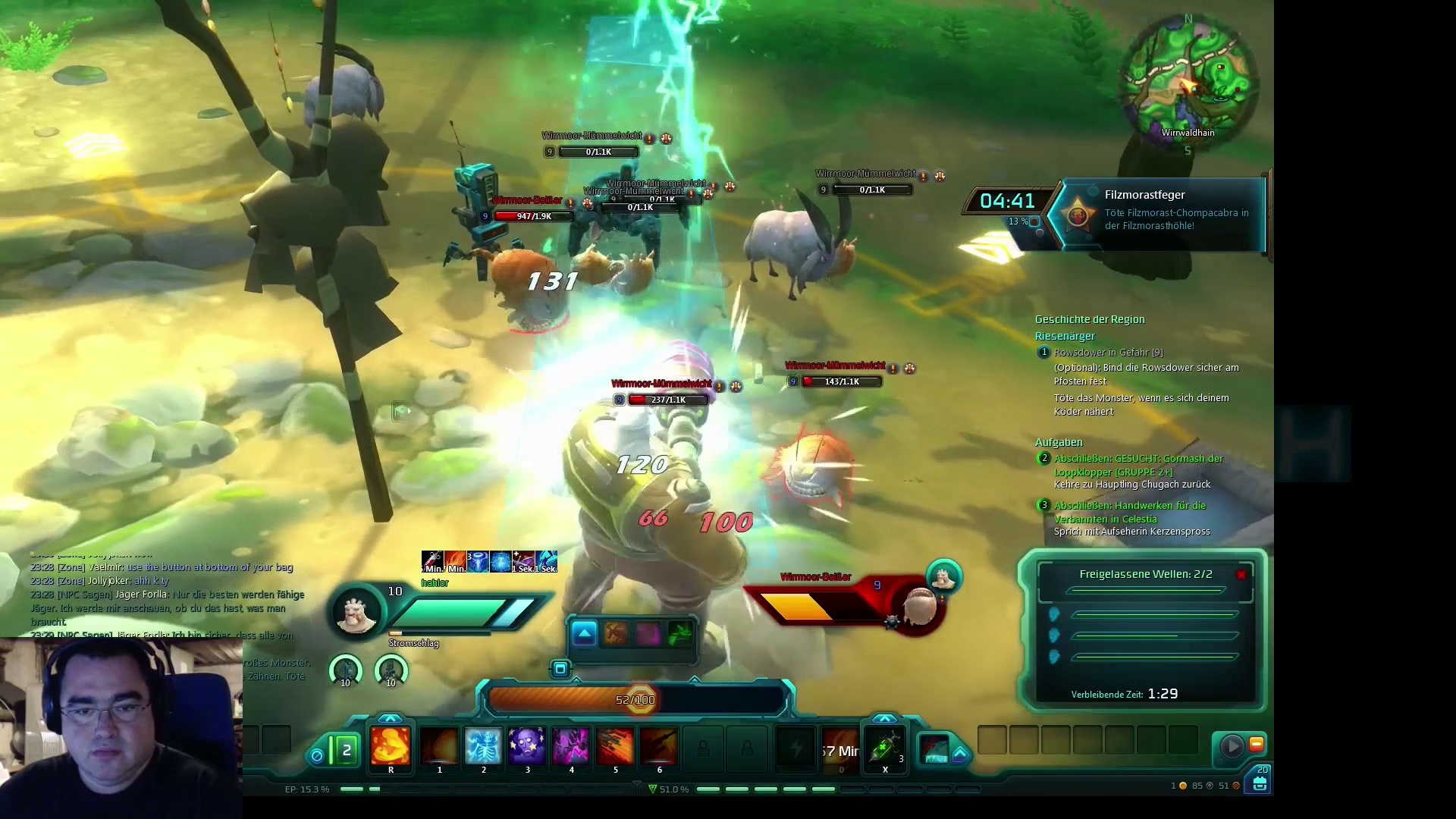Click the round play-arrow button beside the empty slots
The height and width of the screenshot is (819, 1456).
pos(1232,747)
